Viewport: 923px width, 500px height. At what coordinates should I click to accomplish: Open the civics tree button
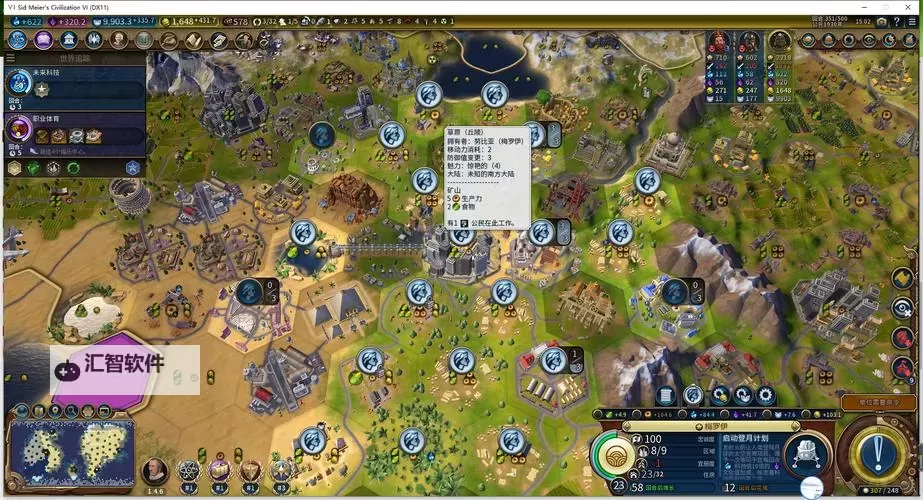(43, 40)
